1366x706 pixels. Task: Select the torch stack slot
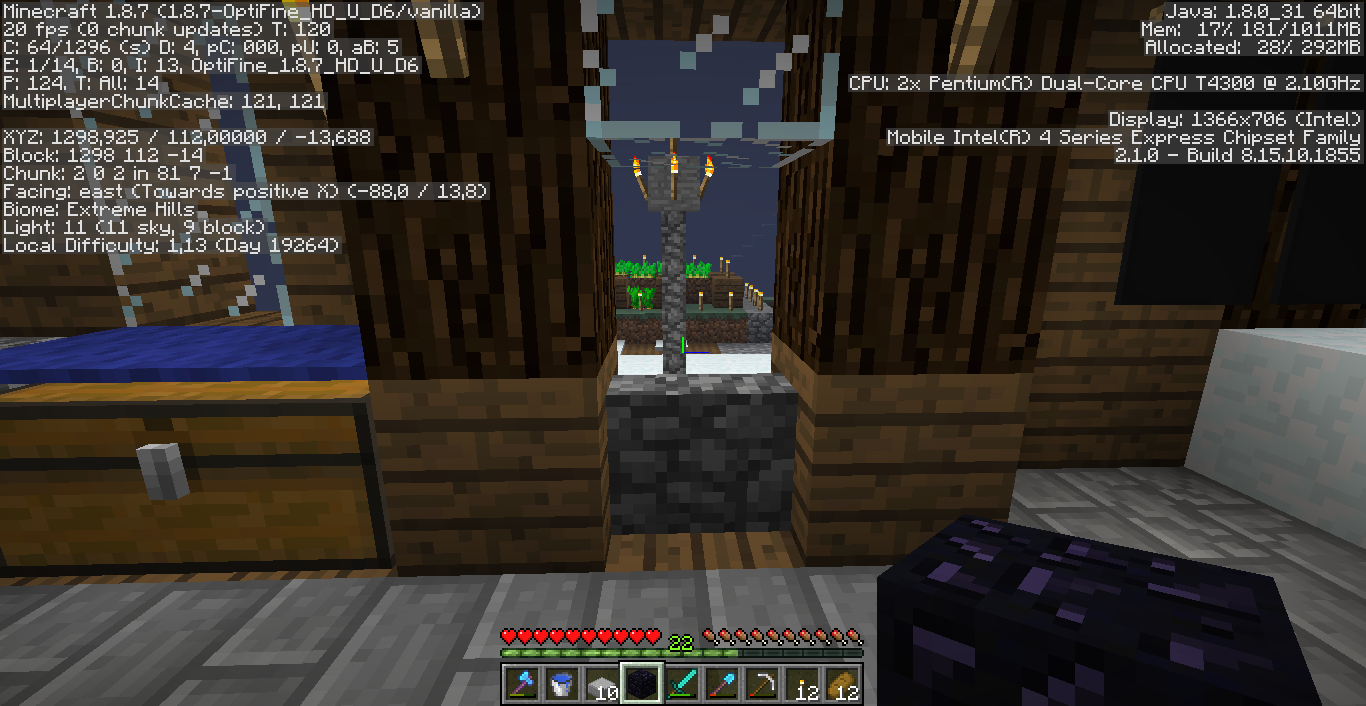tap(802, 684)
